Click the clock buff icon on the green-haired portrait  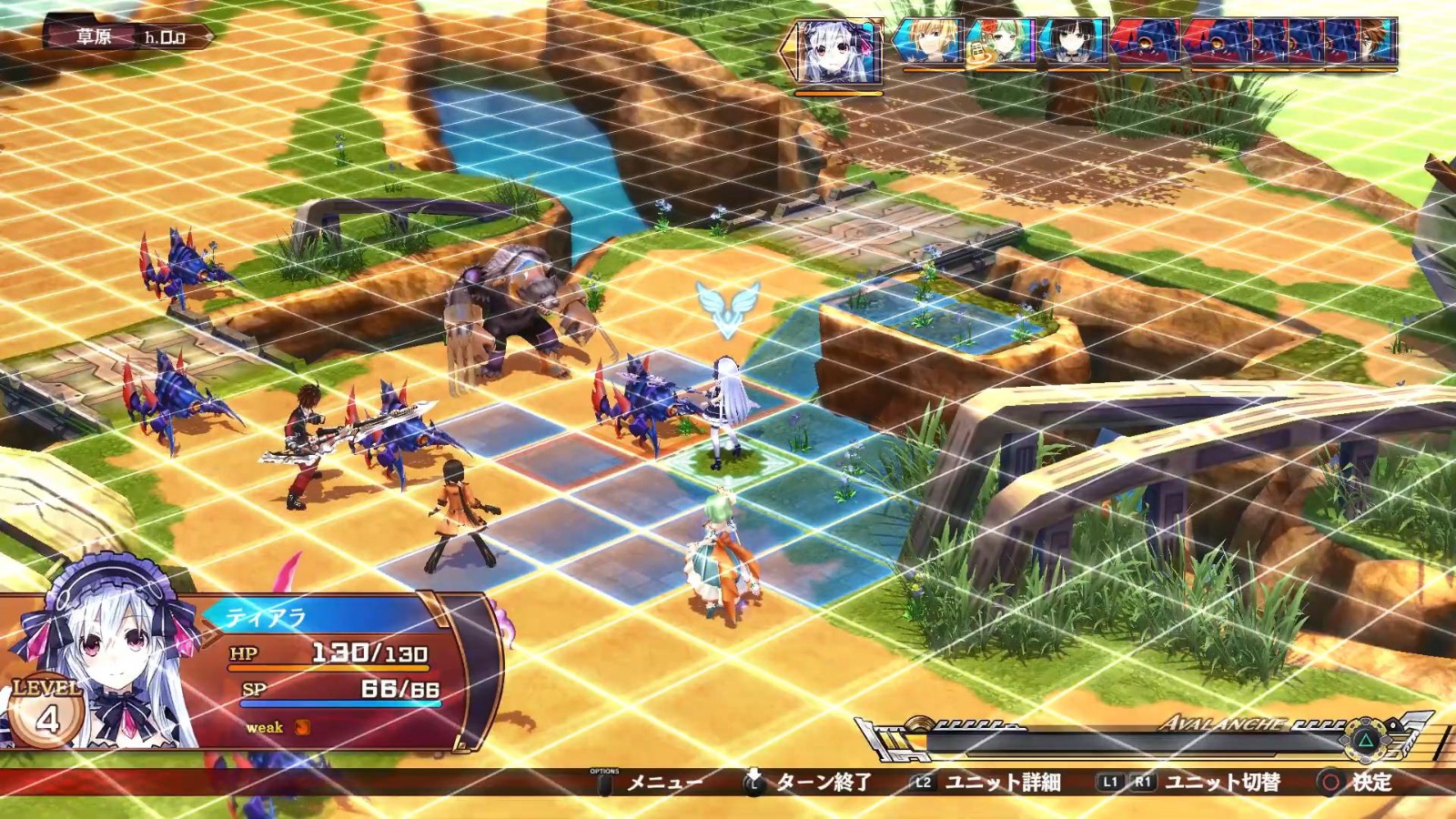click(978, 52)
